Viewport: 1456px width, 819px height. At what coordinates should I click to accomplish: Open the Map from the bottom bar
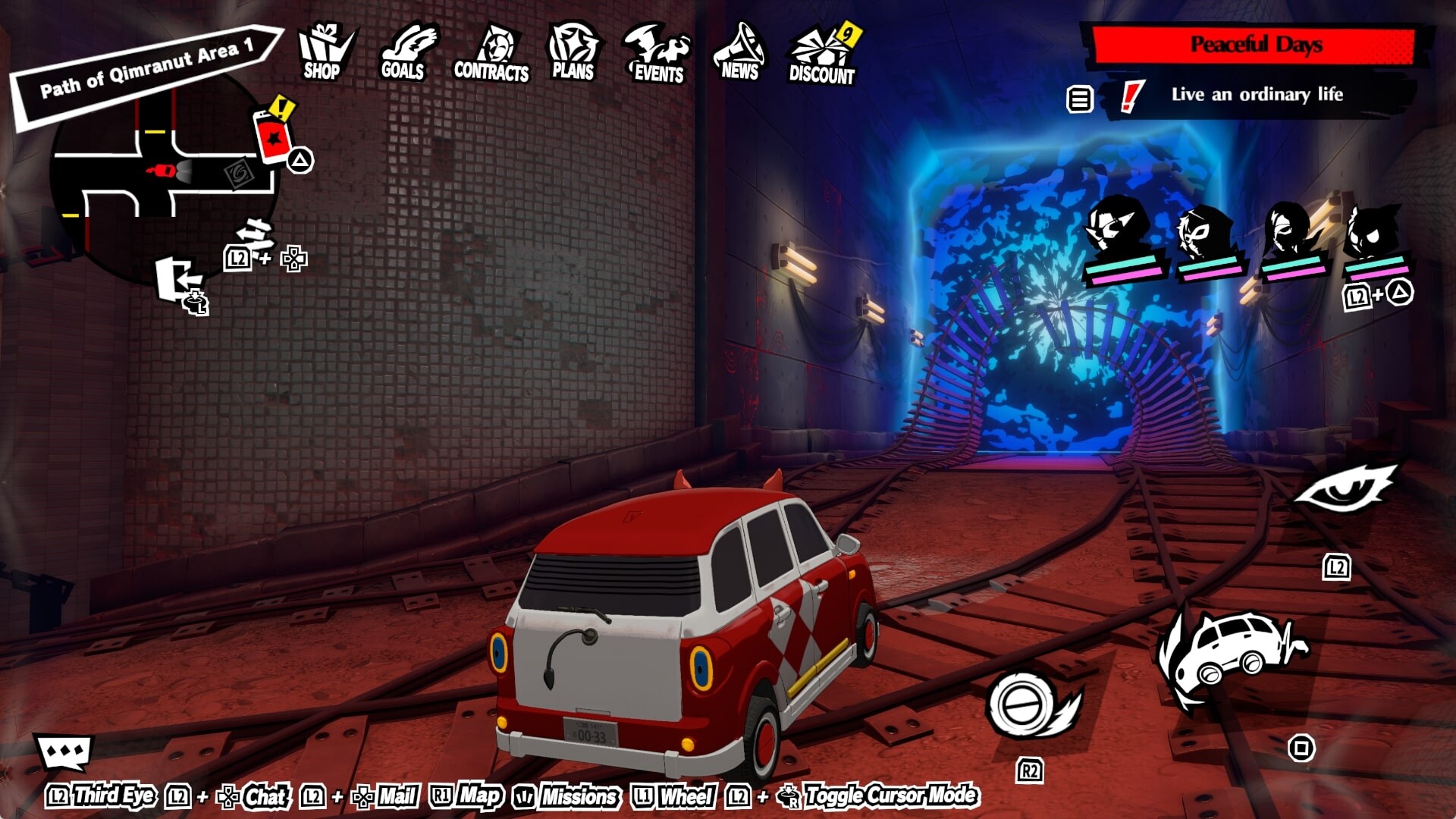[x=478, y=797]
